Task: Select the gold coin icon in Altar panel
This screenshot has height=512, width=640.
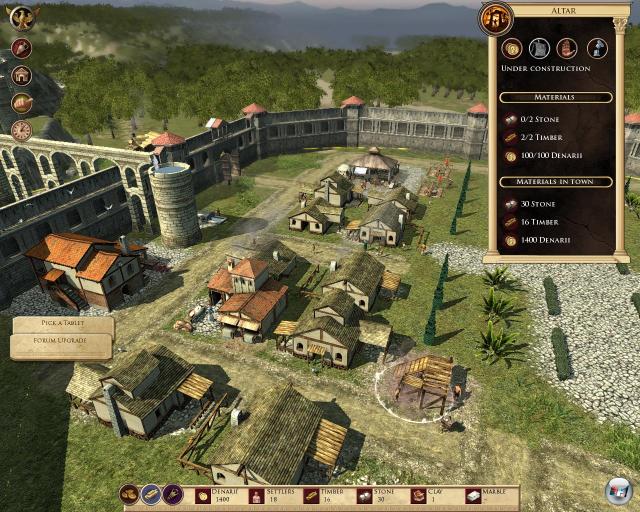Action: coord(512,48)
